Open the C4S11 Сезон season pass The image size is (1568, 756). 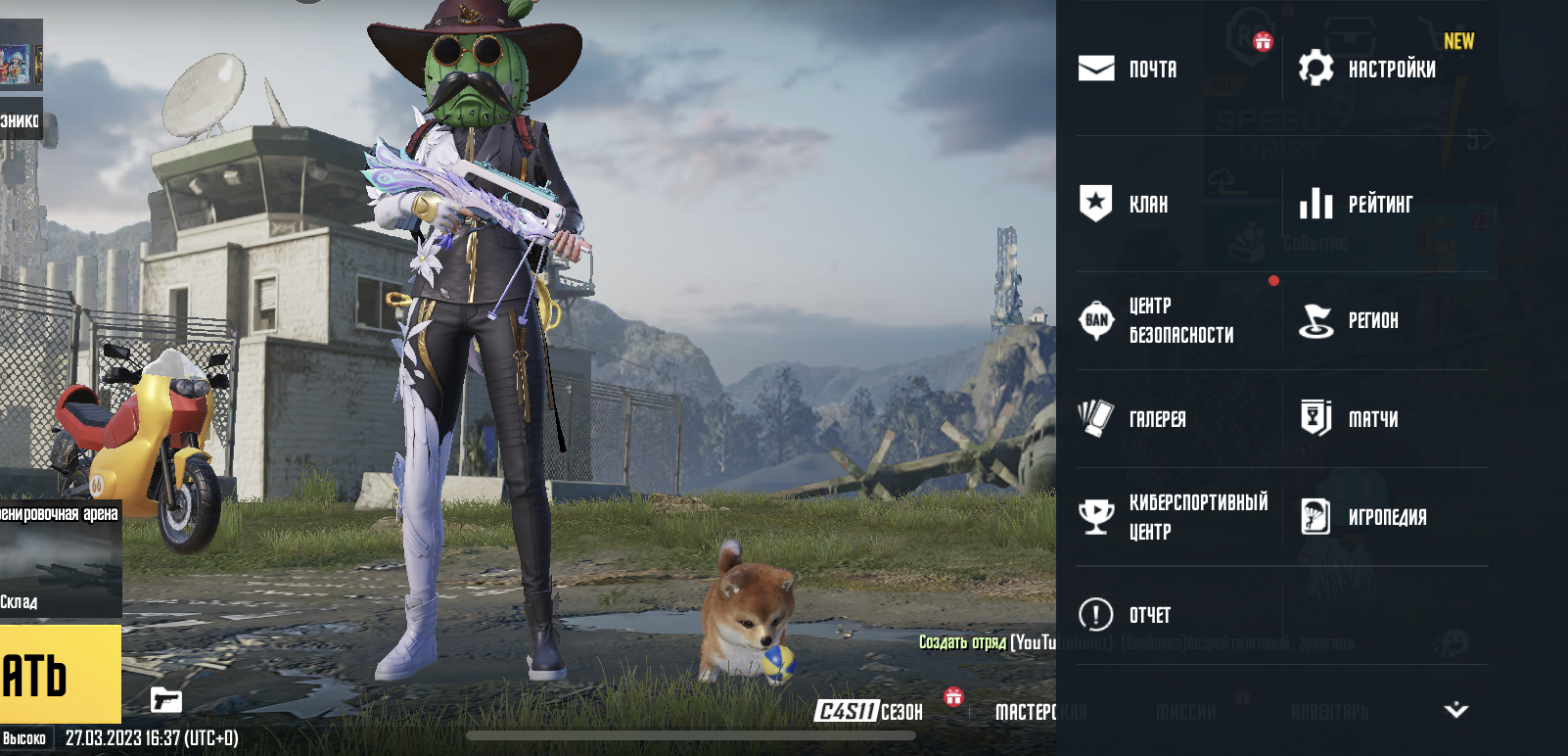point(869,711)
